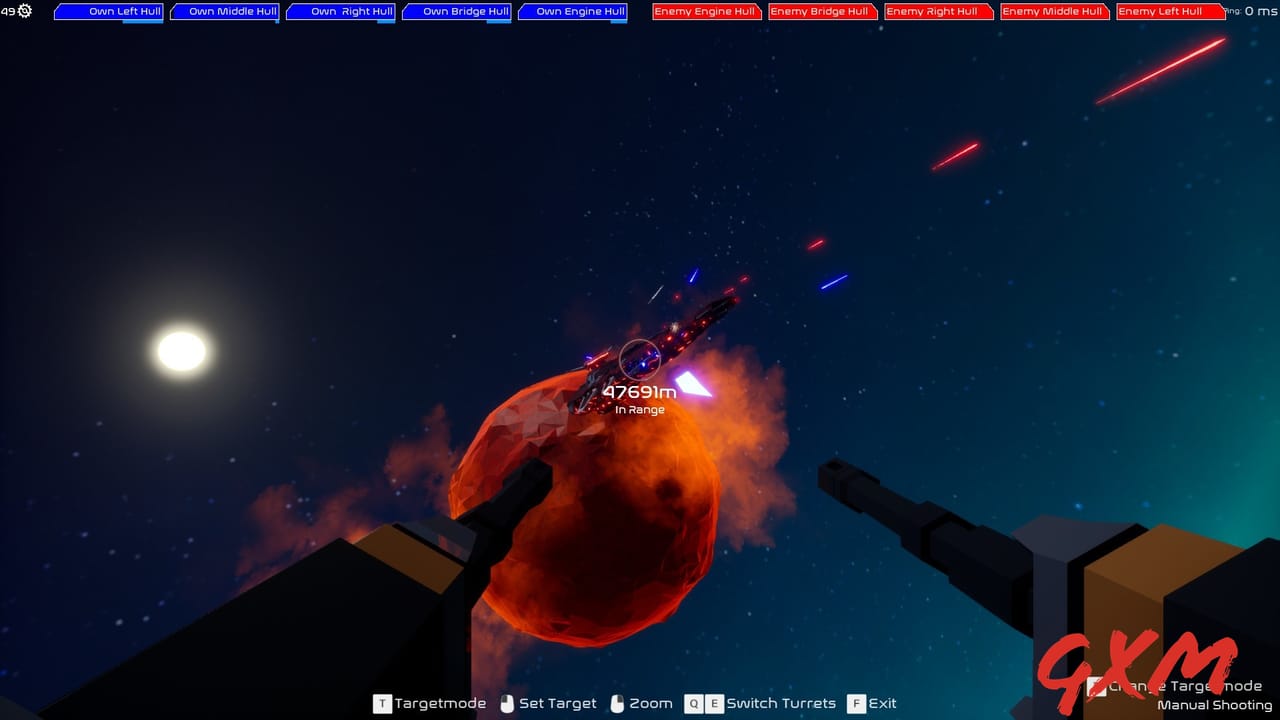Open the settings gear icon top left
The image size is (1280, 720).
click(x=22, y=13)
